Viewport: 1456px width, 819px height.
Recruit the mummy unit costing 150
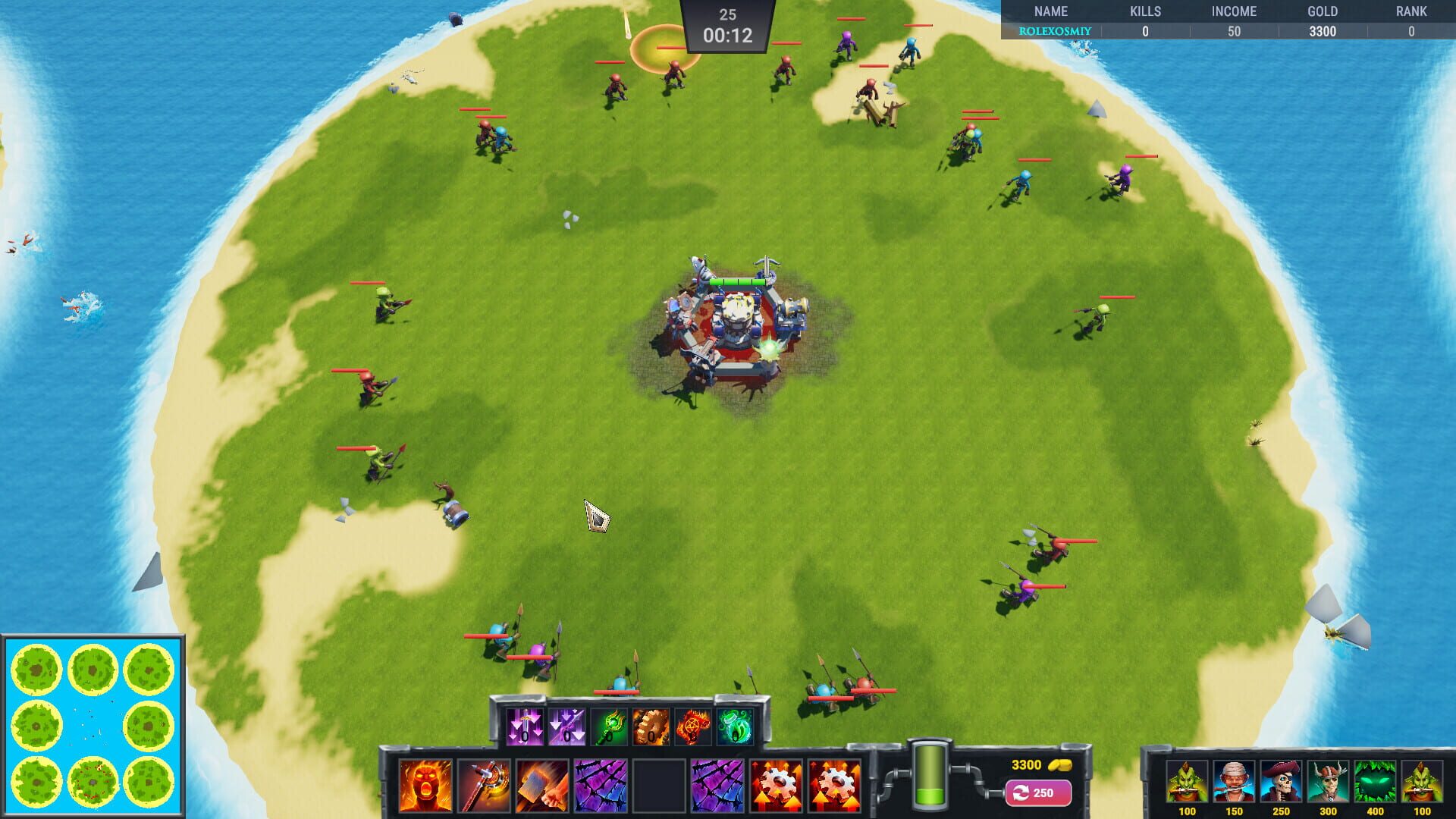[1233, 782]
